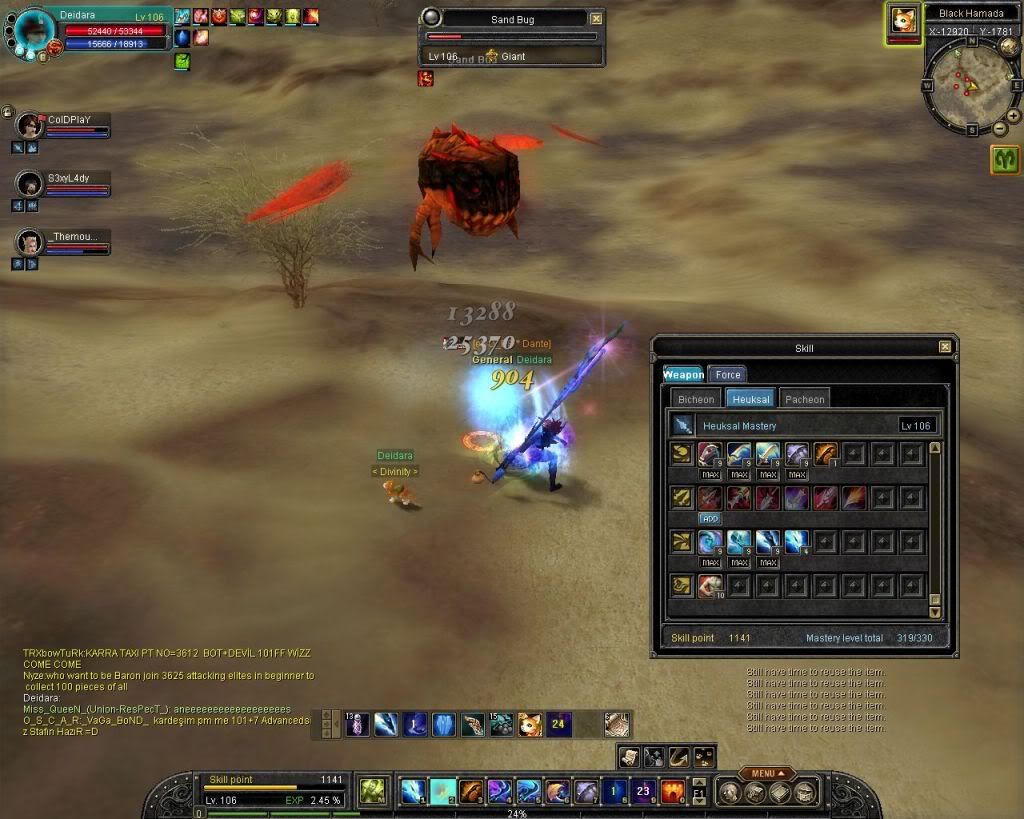Select the Pacheon mastery tab

(x=804, y=399)
